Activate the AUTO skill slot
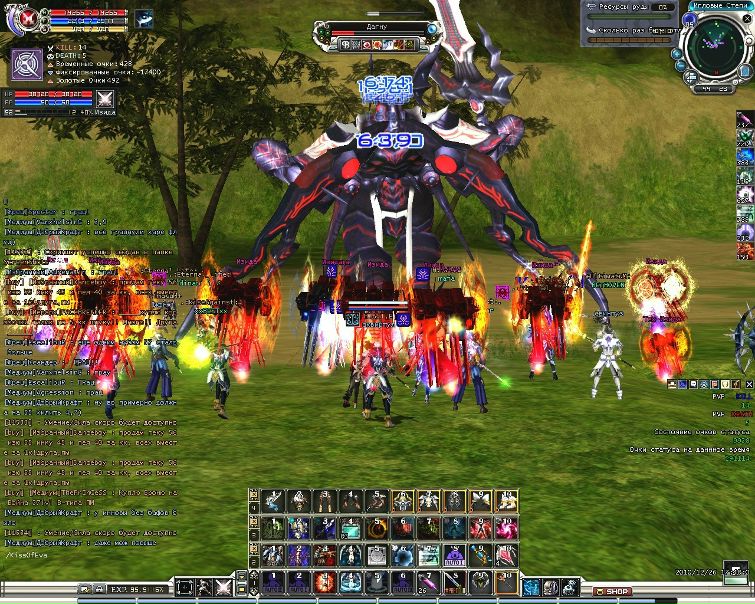The height and width of the screenshot is (604, 755). (454, 555)
